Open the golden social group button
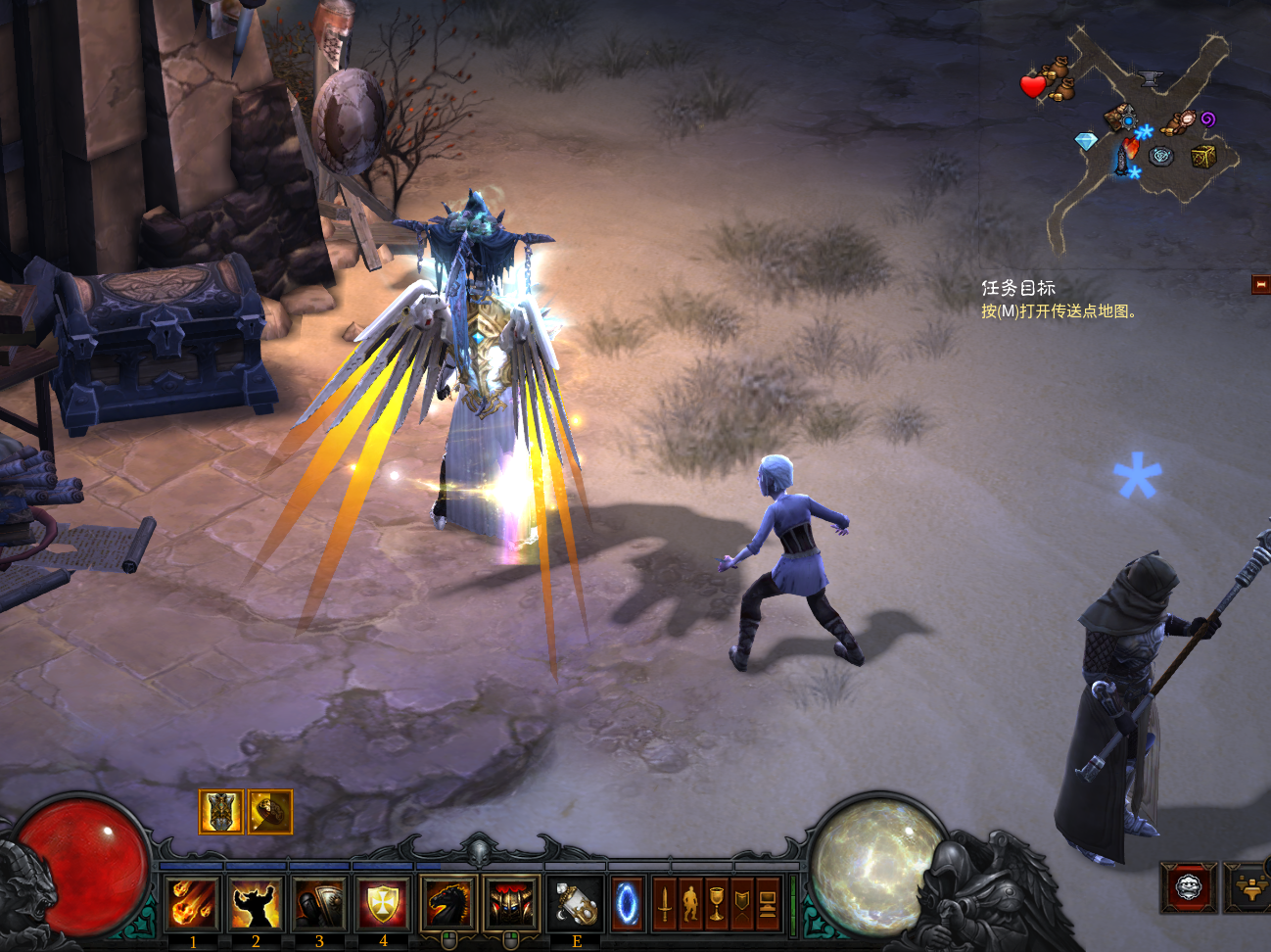 (x=1247, y=888)
